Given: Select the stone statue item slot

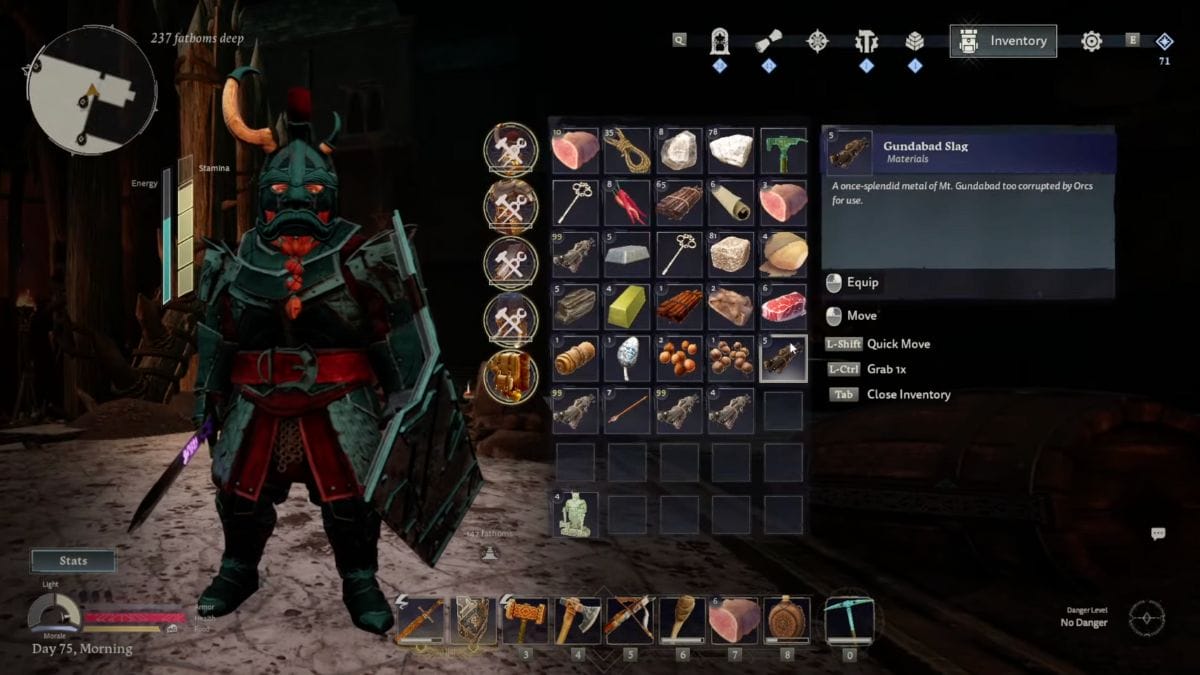Looking at the screenshot, I should coord(575,514).
